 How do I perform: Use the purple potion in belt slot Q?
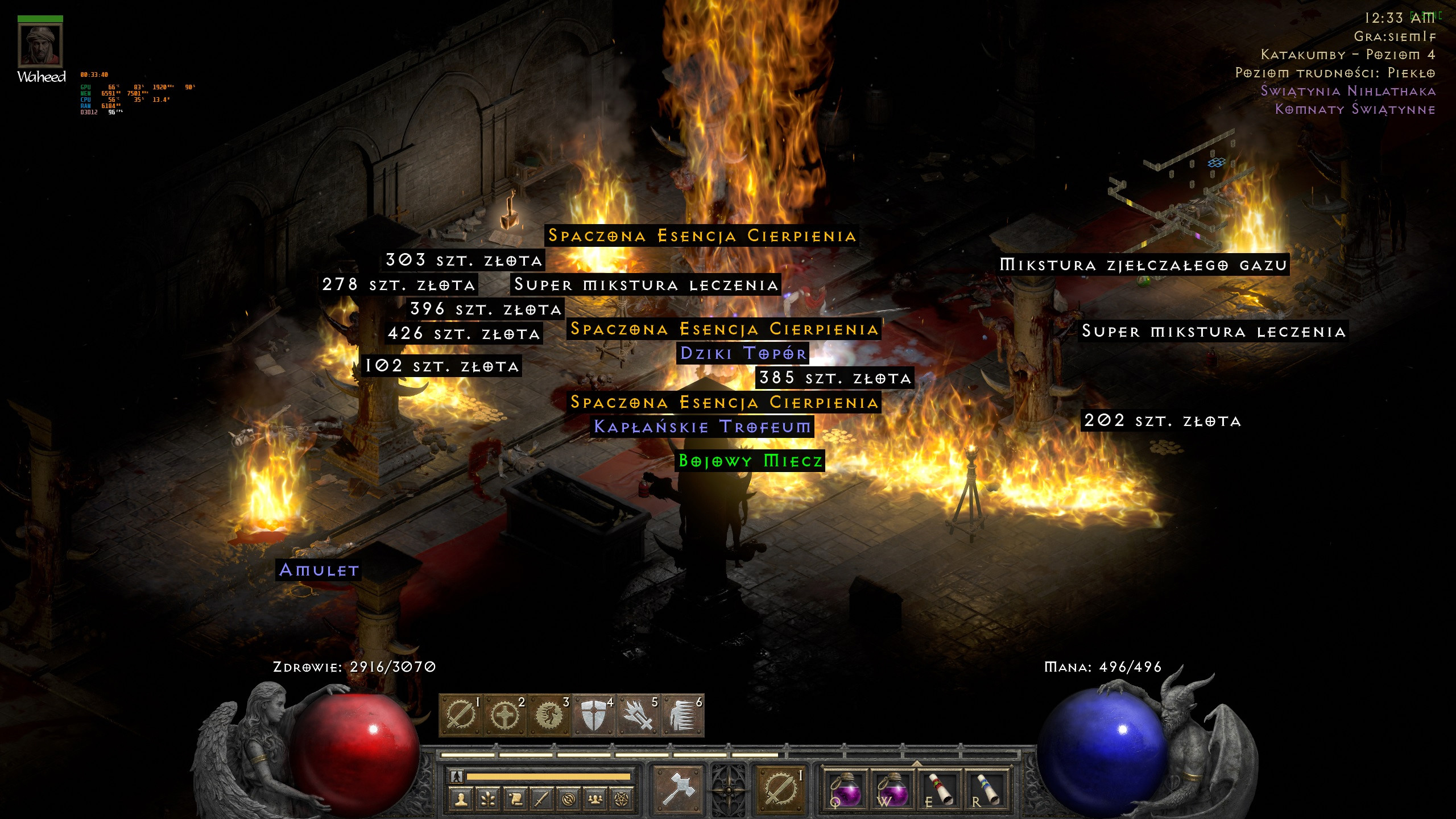846,789
